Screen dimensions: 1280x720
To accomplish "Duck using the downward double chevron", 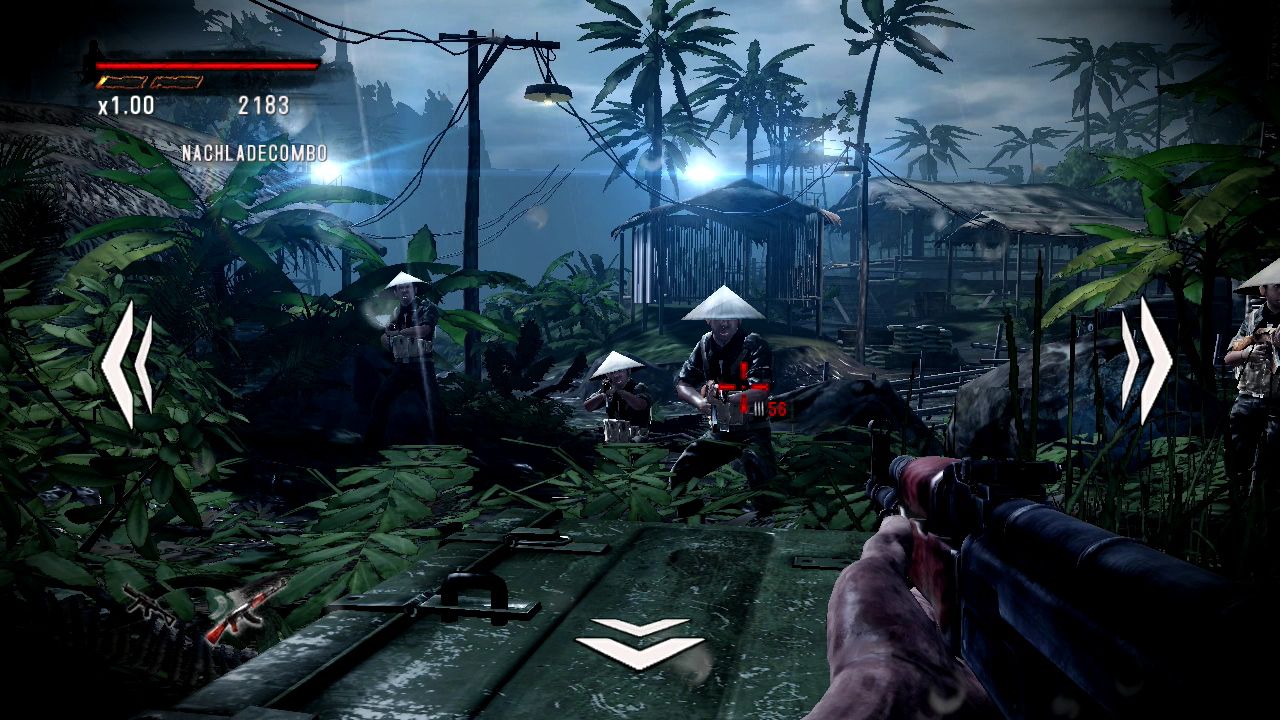I will tap(639, 642).
